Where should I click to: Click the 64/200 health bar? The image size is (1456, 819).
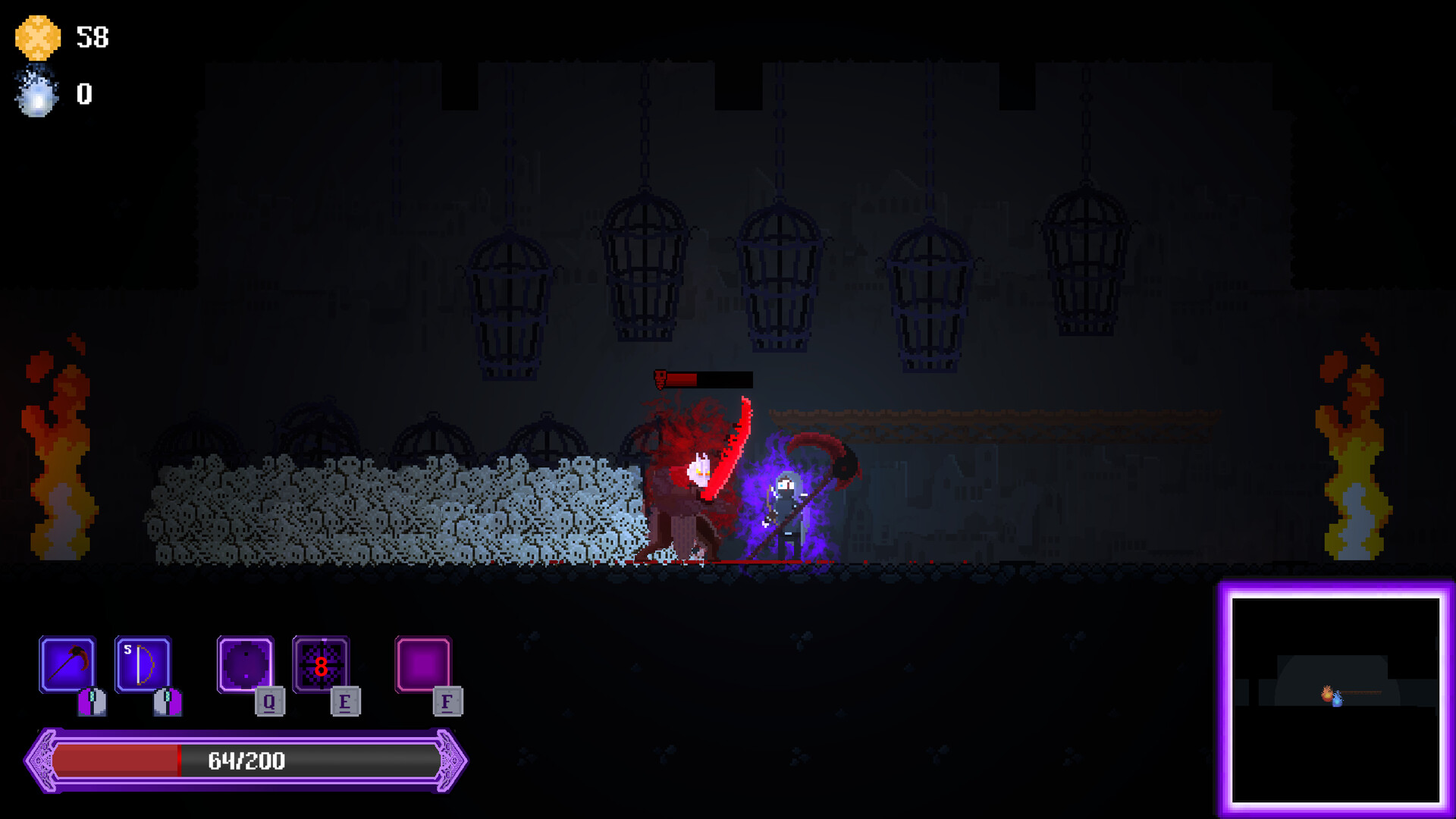(246, 761)
